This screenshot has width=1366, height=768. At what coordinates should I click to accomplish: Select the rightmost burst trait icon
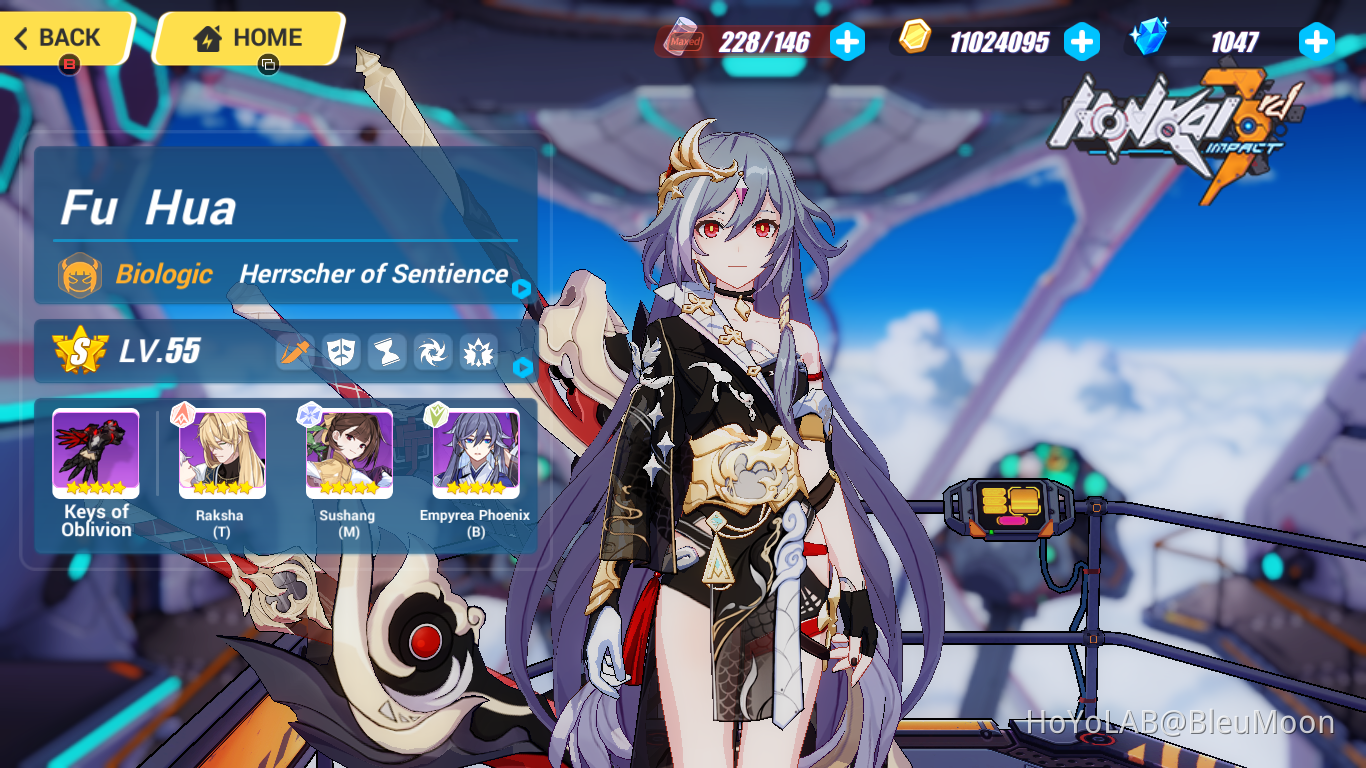click(x=478, y=352)
